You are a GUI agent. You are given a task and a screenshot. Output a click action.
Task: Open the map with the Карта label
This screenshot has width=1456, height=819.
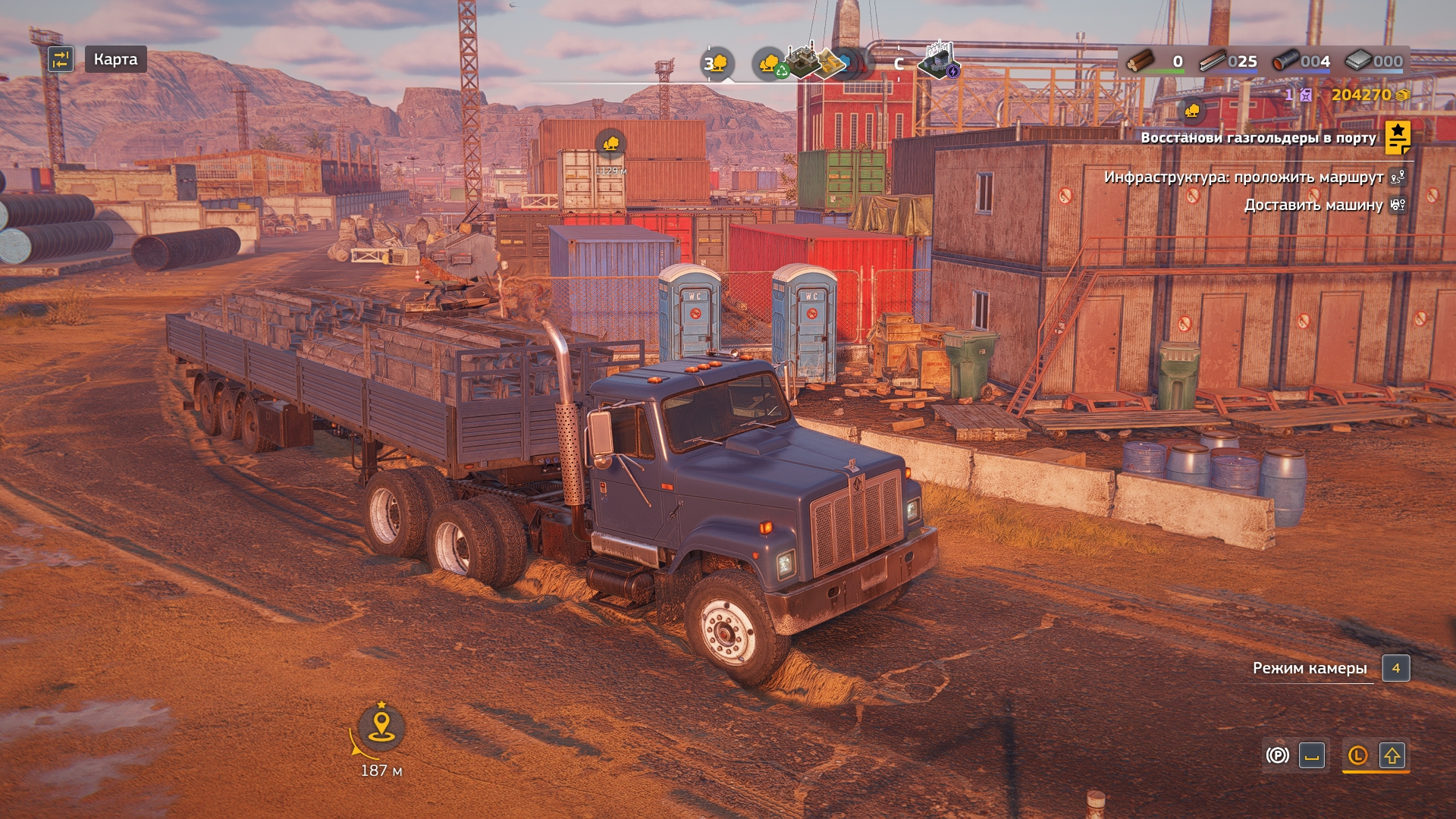pos(115,59)
